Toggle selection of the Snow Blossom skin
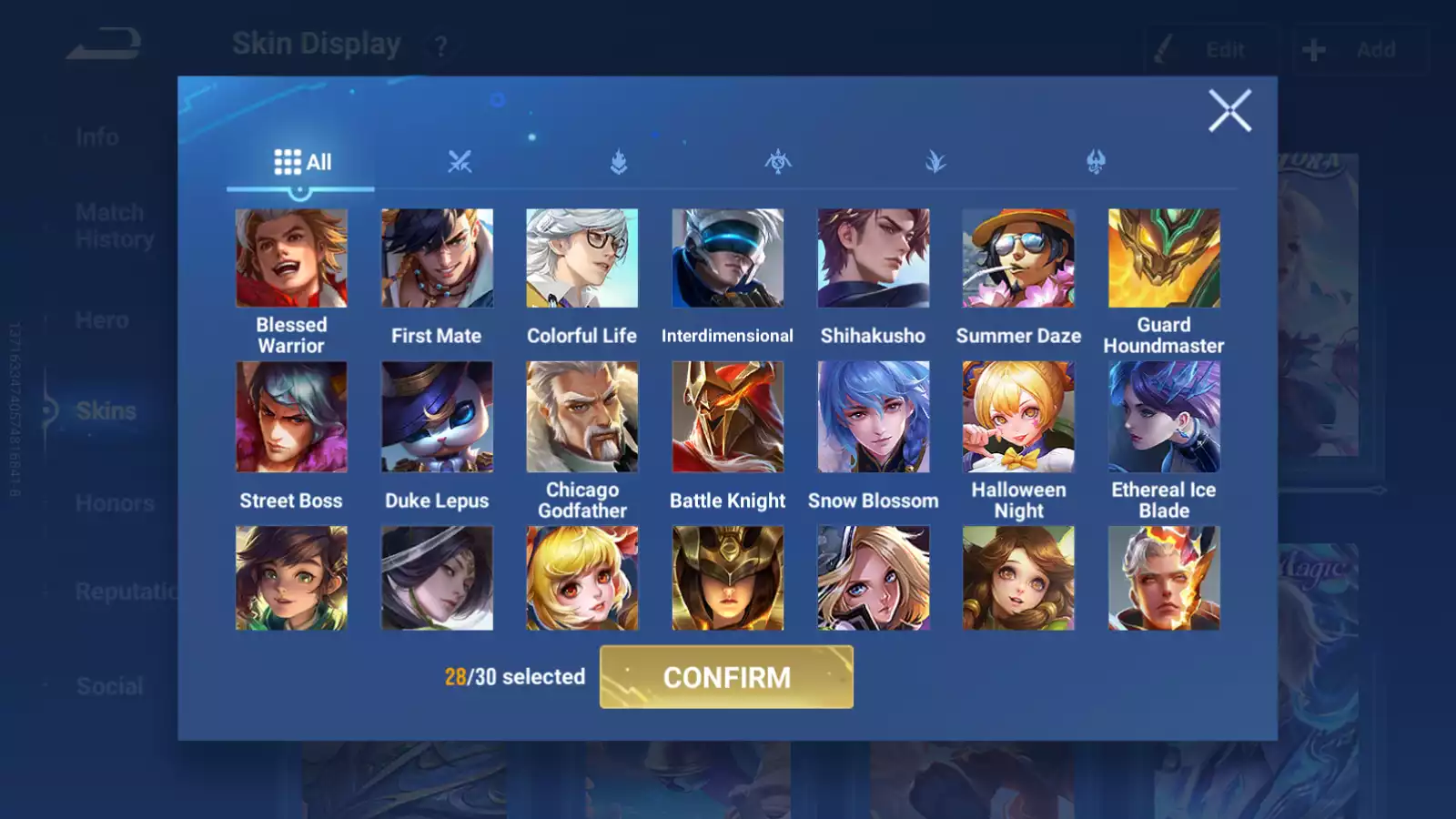 874,417
